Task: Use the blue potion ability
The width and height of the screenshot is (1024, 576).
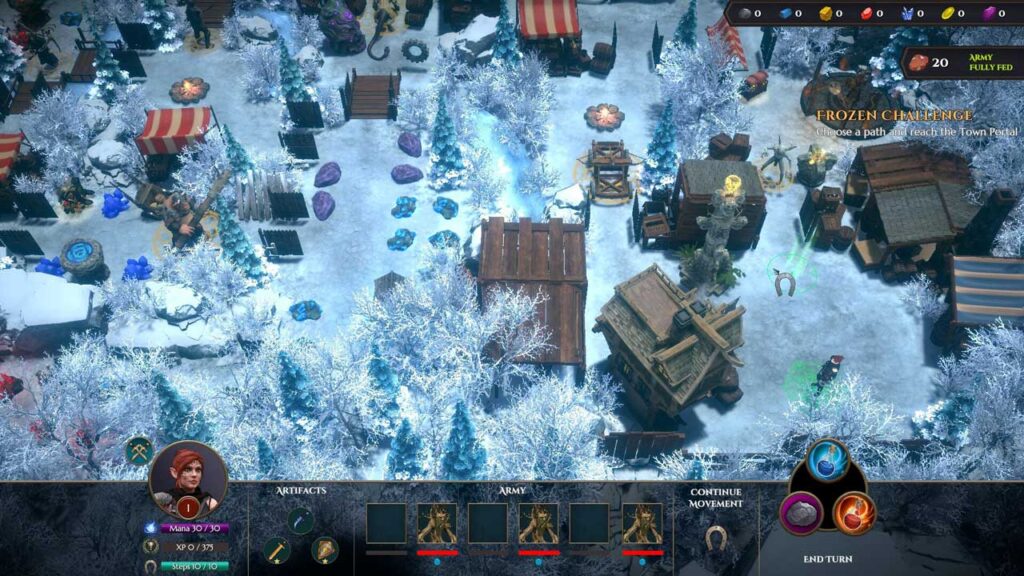Action: (828, 460)
